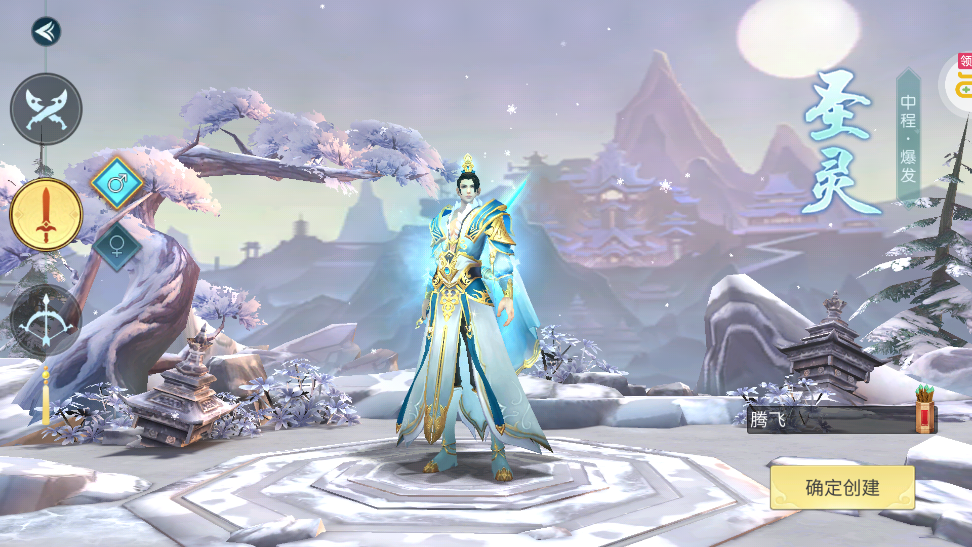
Task: Confirm creation with 确定创建 button
Action: [x=842, y=488]
